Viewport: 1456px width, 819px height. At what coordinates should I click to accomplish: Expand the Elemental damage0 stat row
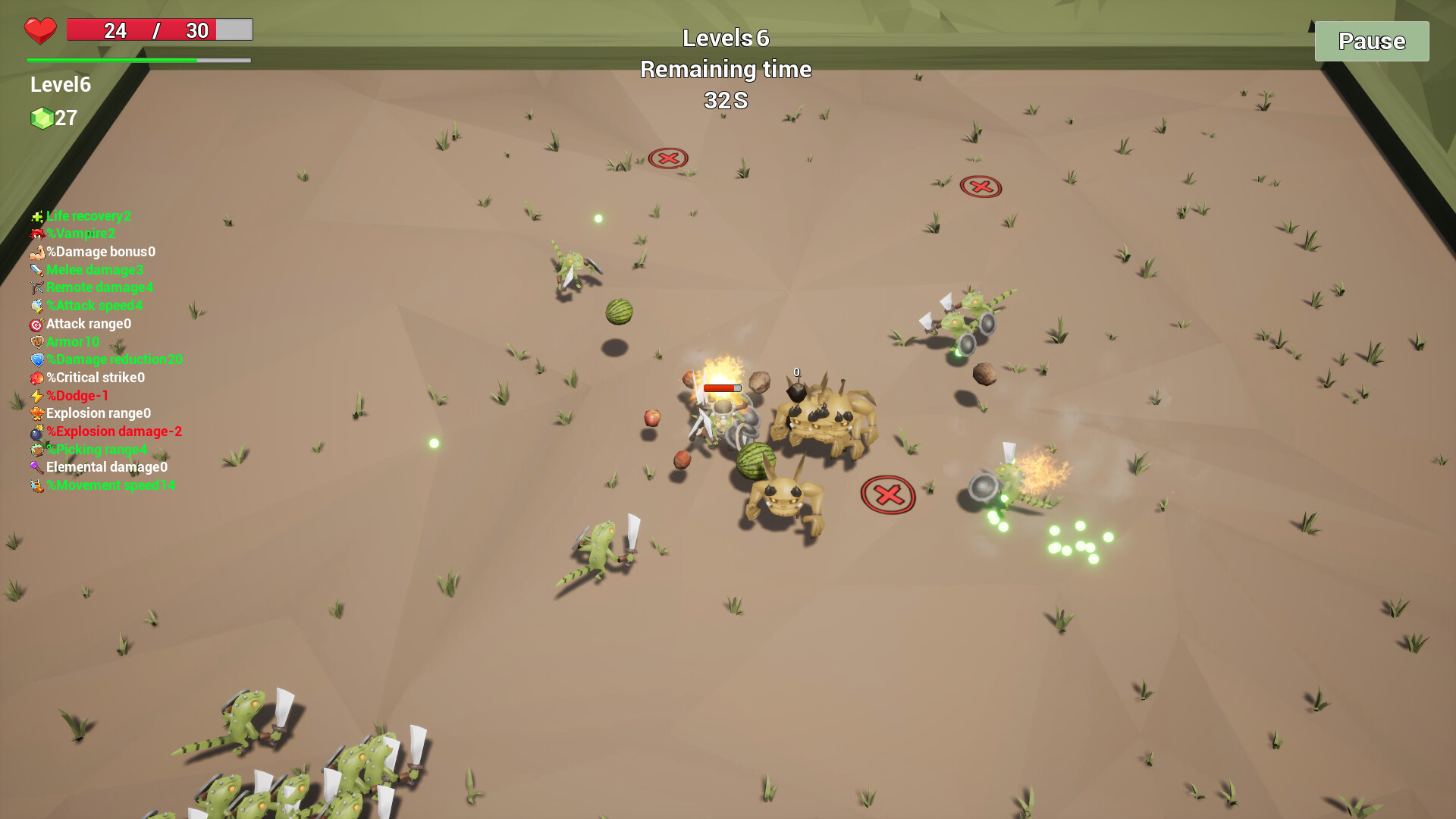[105, 468]
